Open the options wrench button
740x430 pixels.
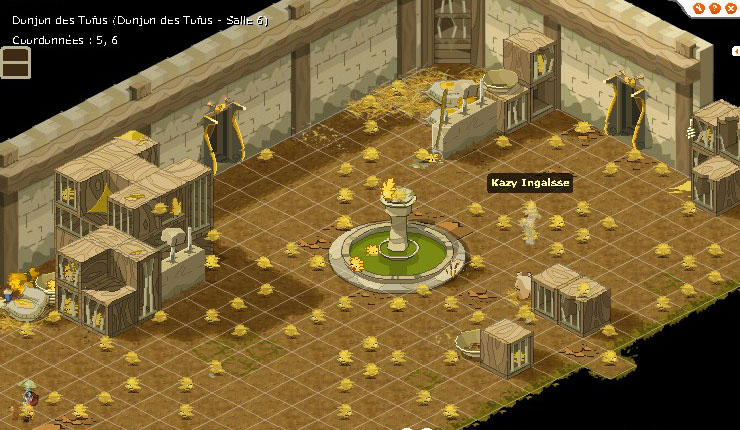pyautogui.click(x=699, y=8)
